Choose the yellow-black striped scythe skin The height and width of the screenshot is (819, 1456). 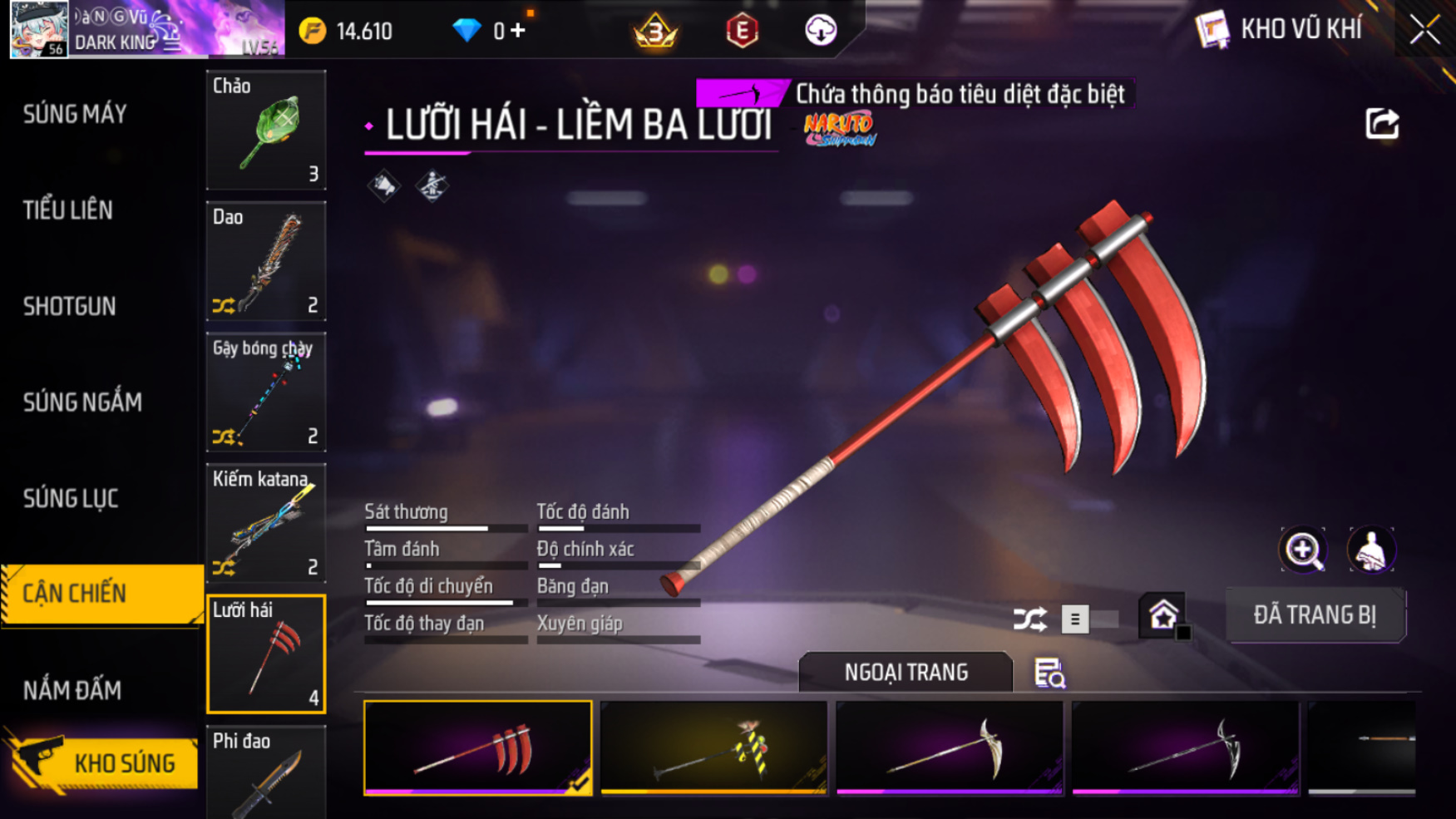tap(713, 748)
